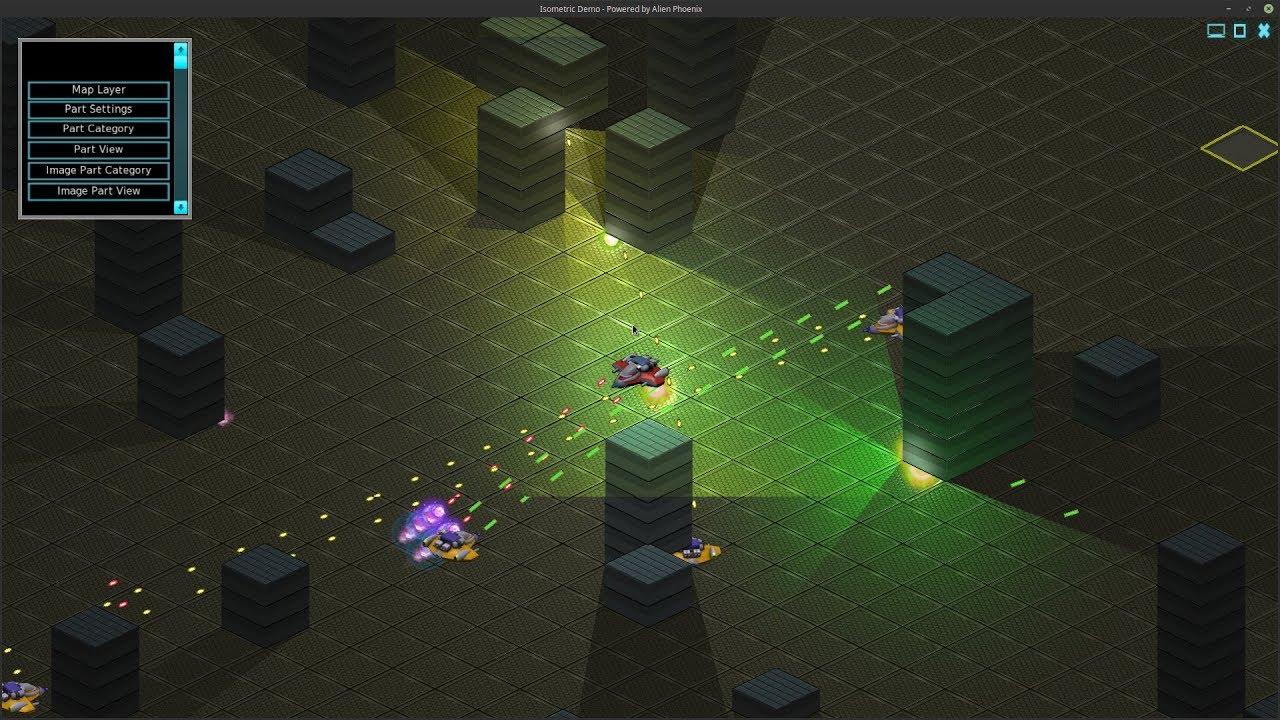Click the editor panel's scroll-up arrow
The width and height of the screenshot is (1280, 720).
point(180,49)
